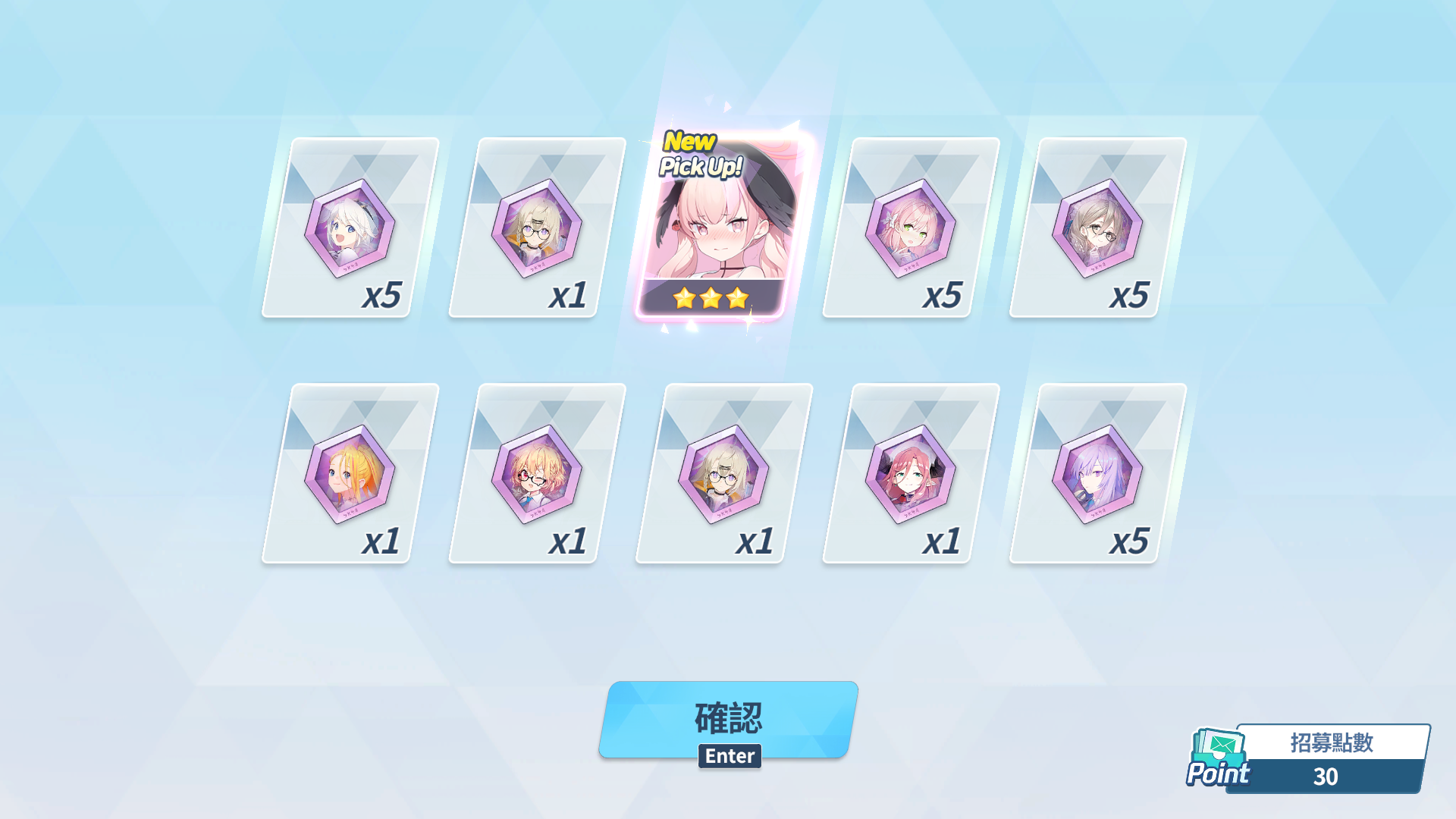Choose the pink-haired, green-eyed girl shard card

point(911,227)
